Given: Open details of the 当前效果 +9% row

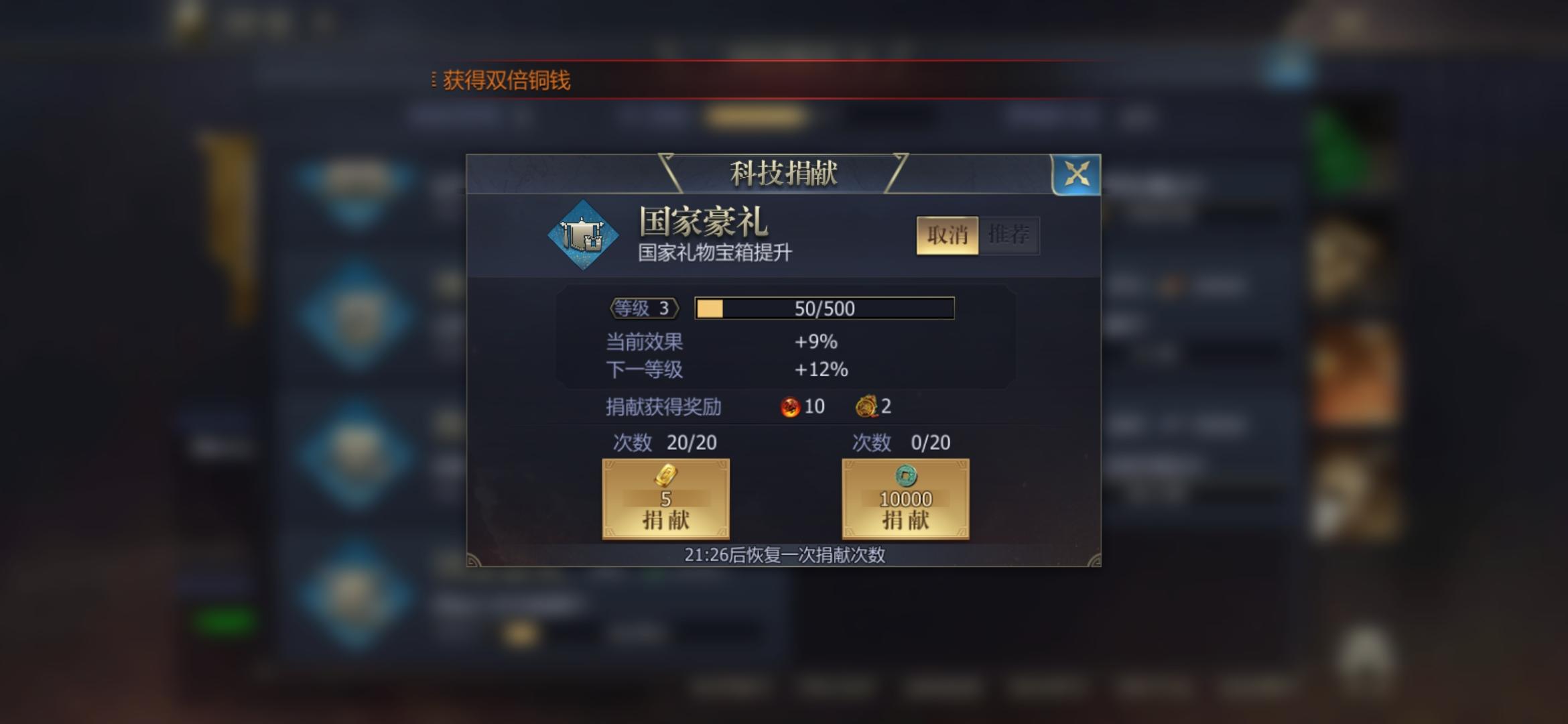Looking at the screenshot, I should (718, 342).
